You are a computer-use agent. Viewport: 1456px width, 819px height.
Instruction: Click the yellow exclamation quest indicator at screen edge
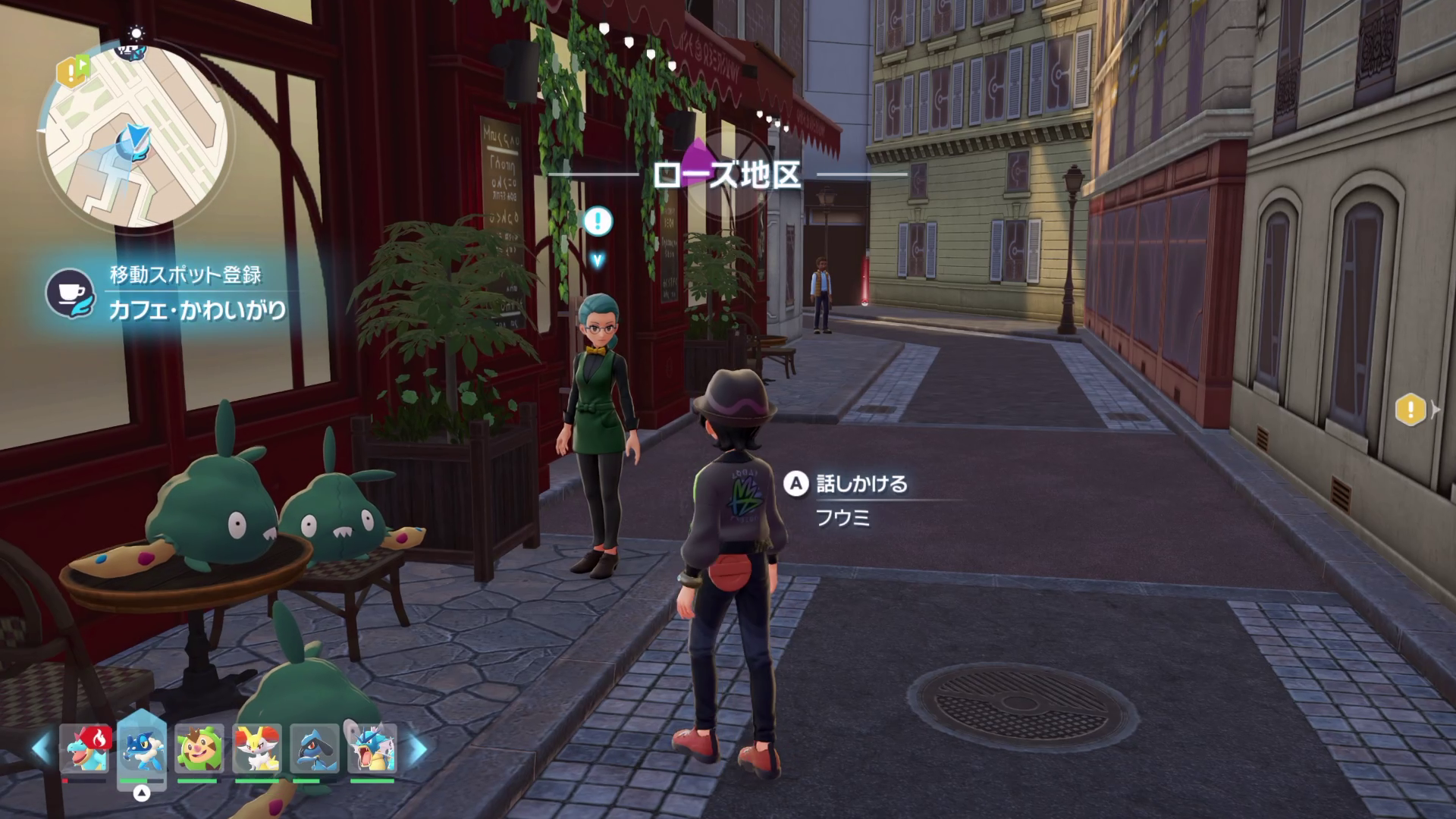click(1410, 410)
